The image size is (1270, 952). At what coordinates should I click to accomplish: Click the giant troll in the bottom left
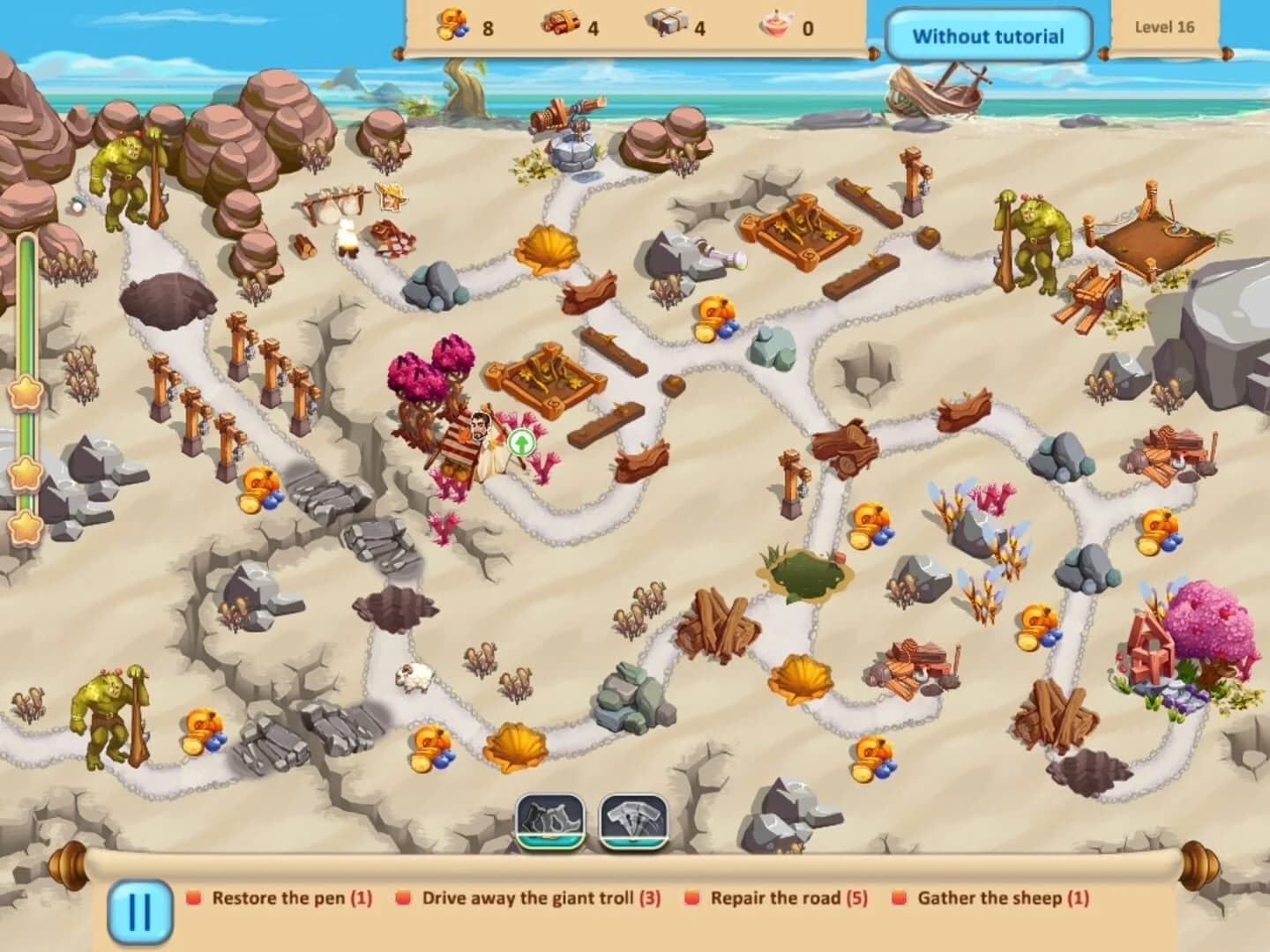pyautogui.click(x=107, y=712)
